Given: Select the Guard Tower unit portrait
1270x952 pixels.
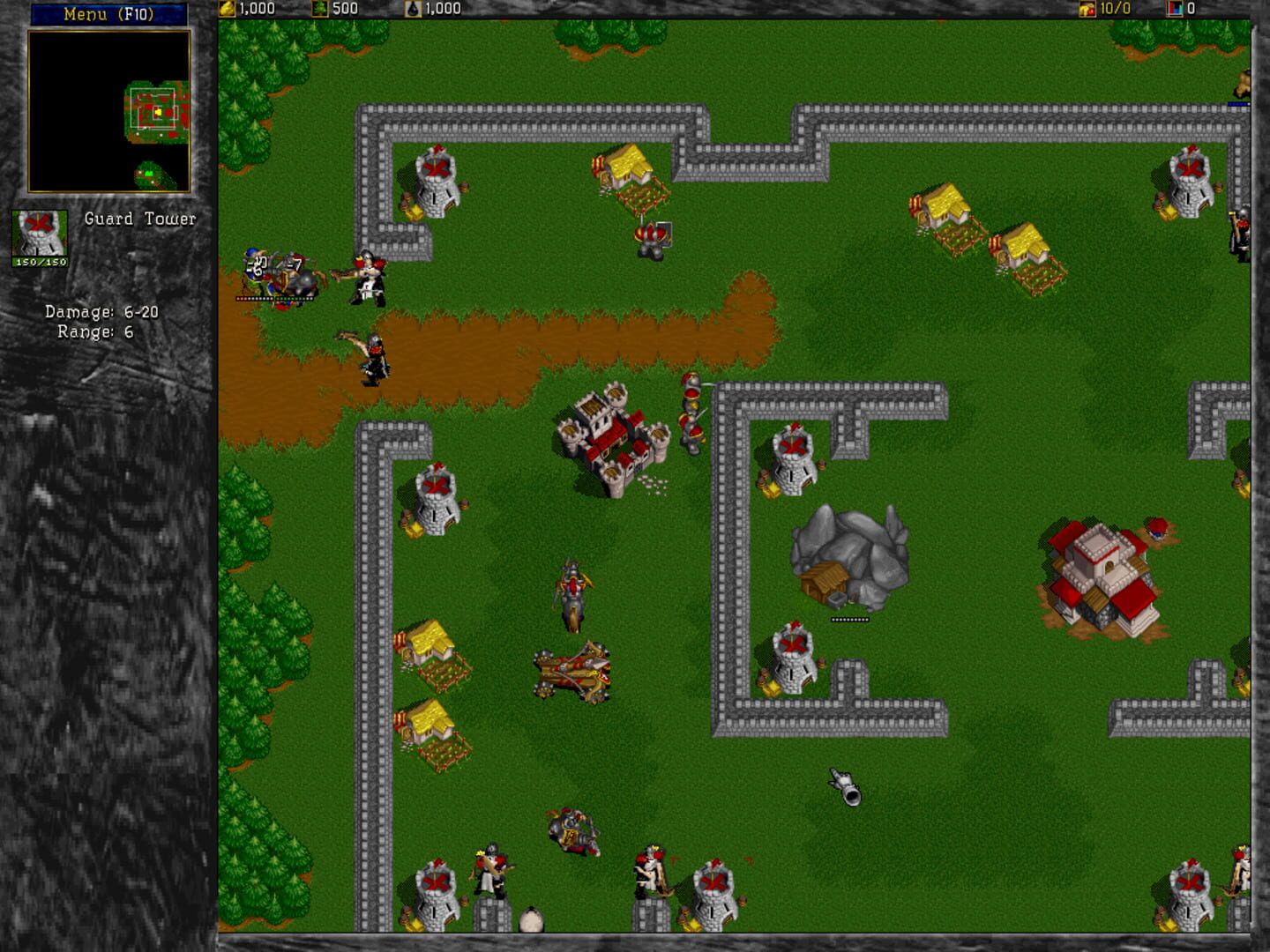Looking at the screenshot, I should [x=38, y=229].
